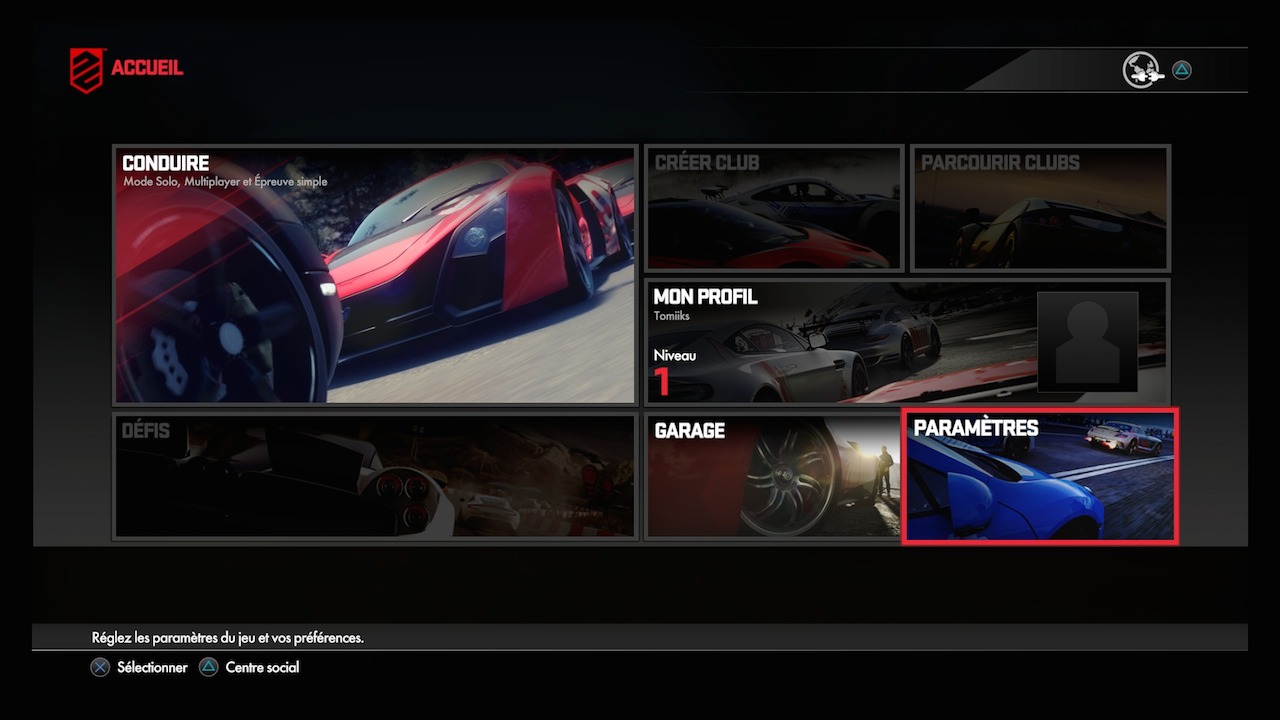Open the Parcourir Clubs tile
1280x720 pixels.
point(1040,208)
